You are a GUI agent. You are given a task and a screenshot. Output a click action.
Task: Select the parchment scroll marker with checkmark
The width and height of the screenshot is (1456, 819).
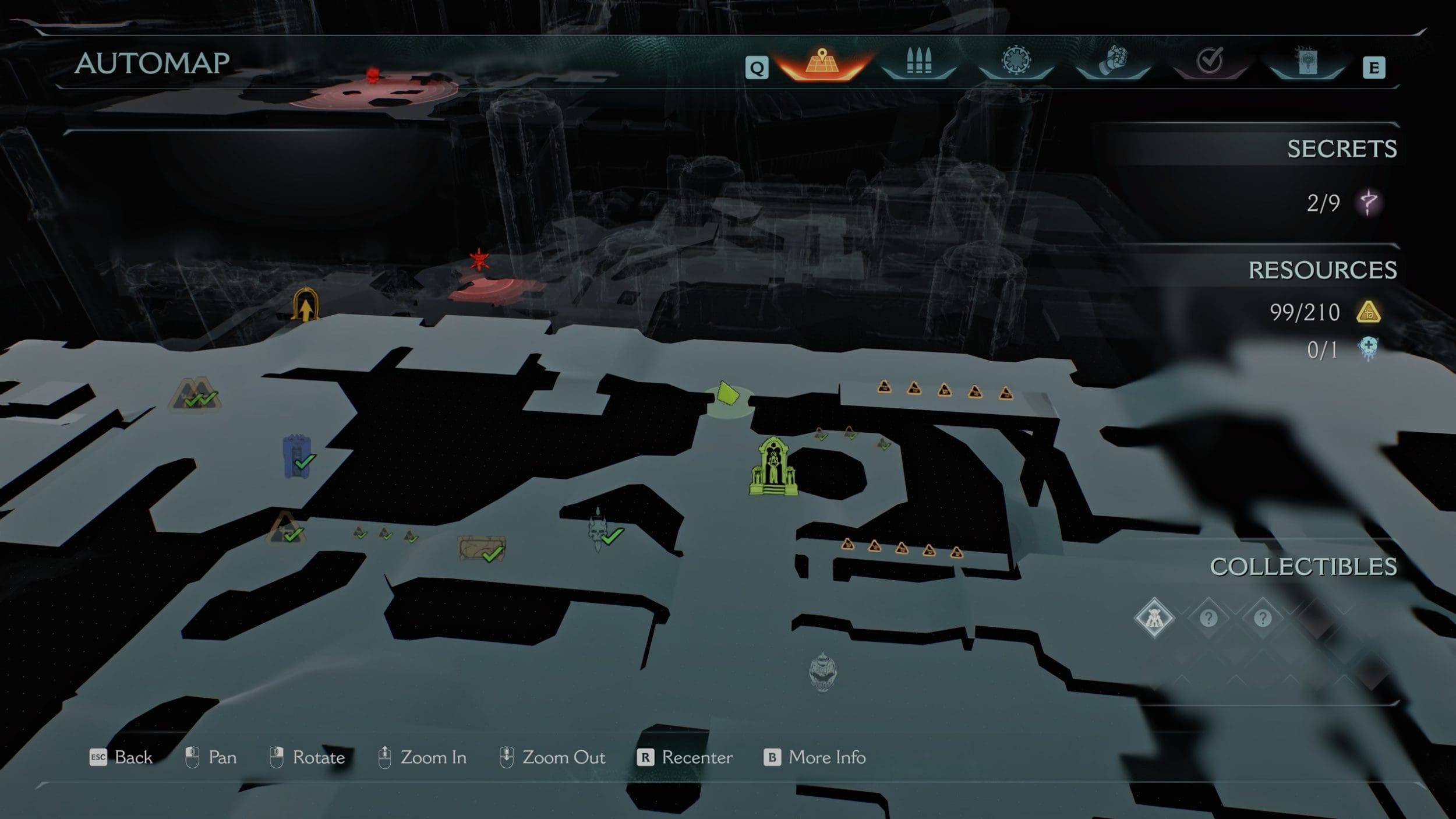(482, 549)
